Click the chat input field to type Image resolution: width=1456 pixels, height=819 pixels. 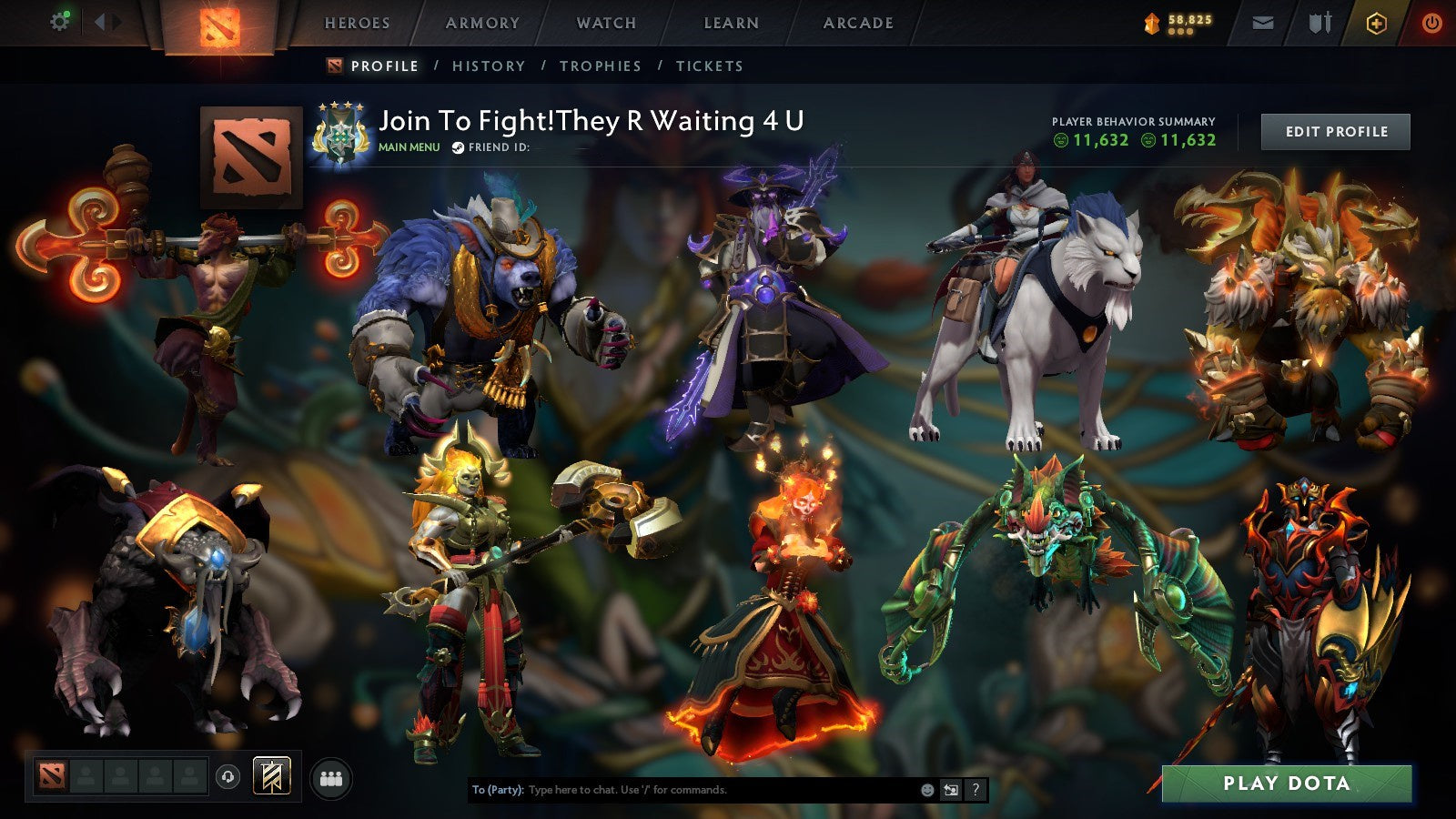(682, 791)
